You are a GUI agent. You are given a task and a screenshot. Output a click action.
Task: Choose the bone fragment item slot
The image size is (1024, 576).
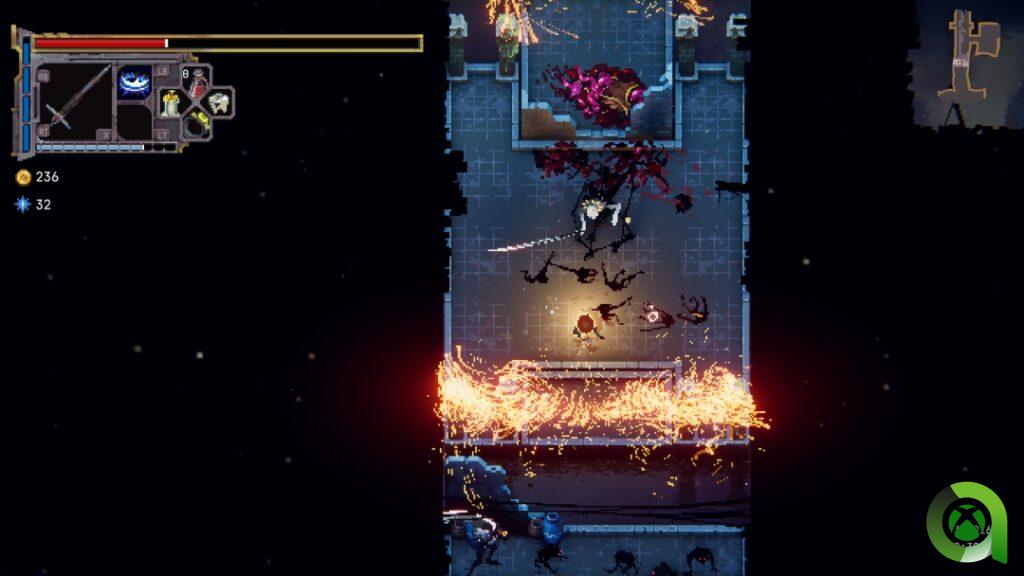pyautogui.click(x=219, y=102)
